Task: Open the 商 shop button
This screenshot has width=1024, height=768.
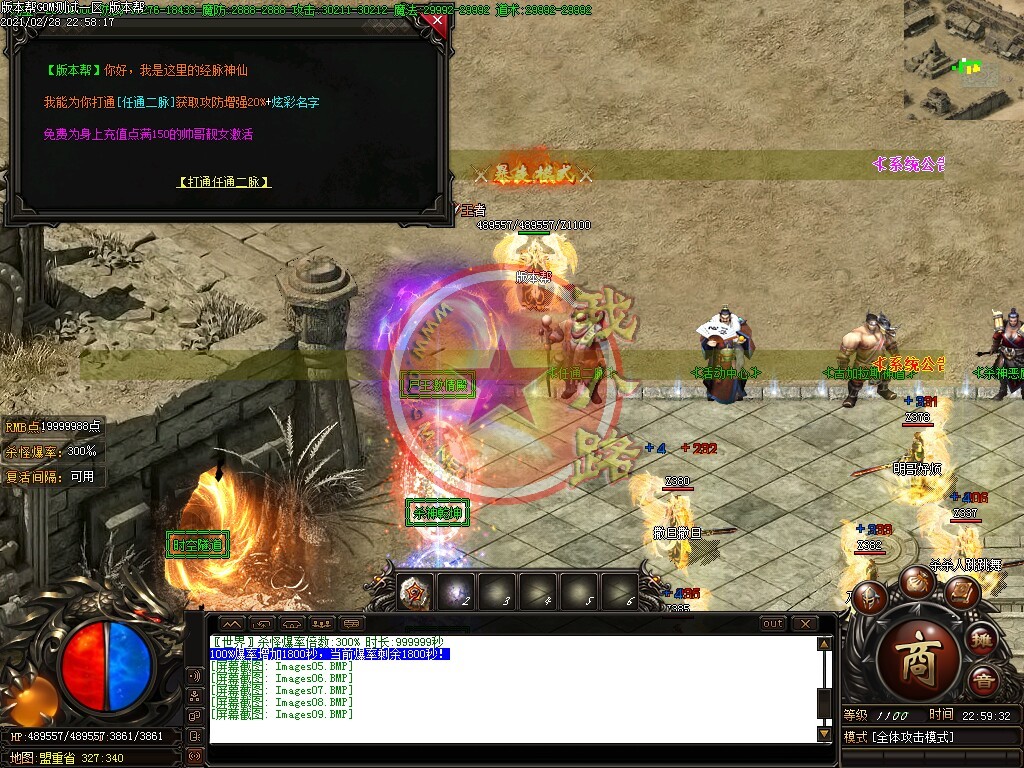Action: [918, 656]
